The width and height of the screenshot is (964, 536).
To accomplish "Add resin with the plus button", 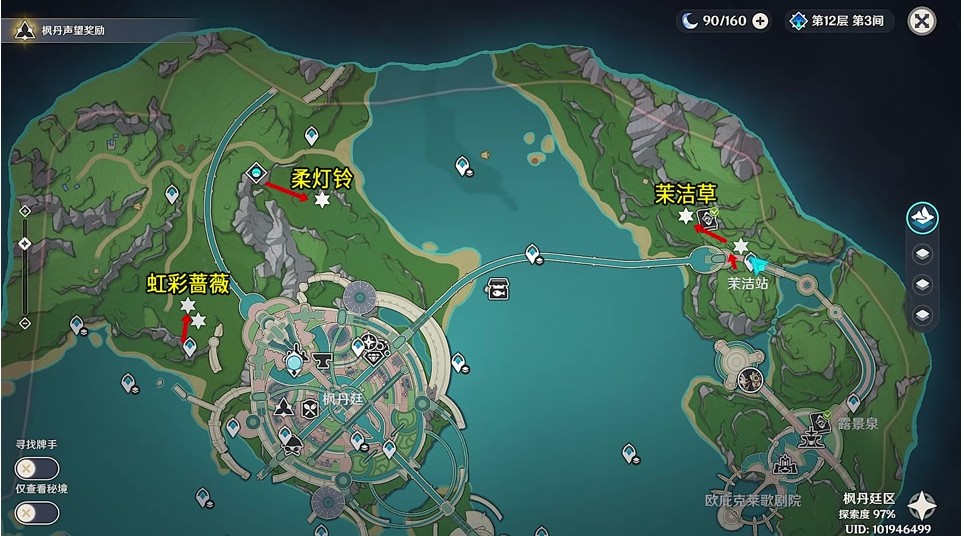I will (760, 21).
